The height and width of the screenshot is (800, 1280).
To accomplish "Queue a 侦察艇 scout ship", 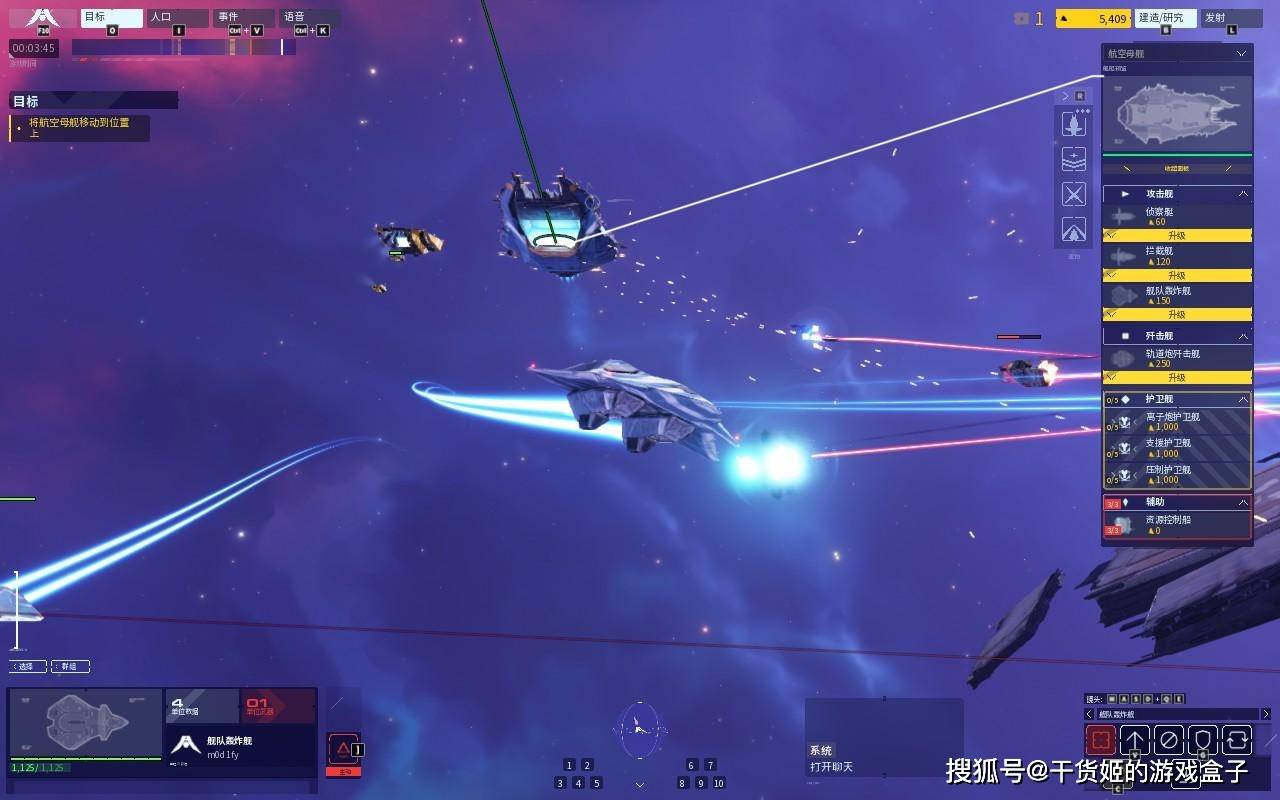I will click(1177, 216).
